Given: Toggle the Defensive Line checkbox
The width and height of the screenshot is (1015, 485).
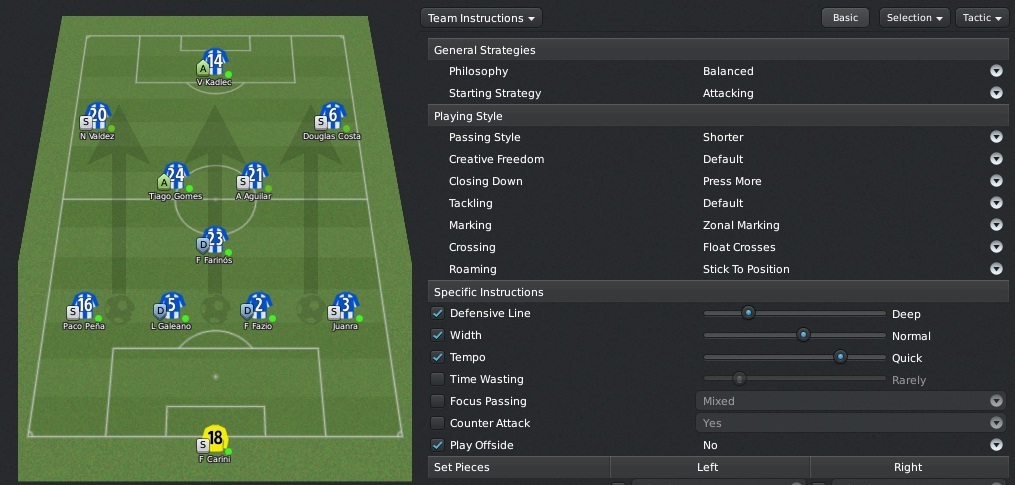Looking at the screenshot, I should pos(437,313).
